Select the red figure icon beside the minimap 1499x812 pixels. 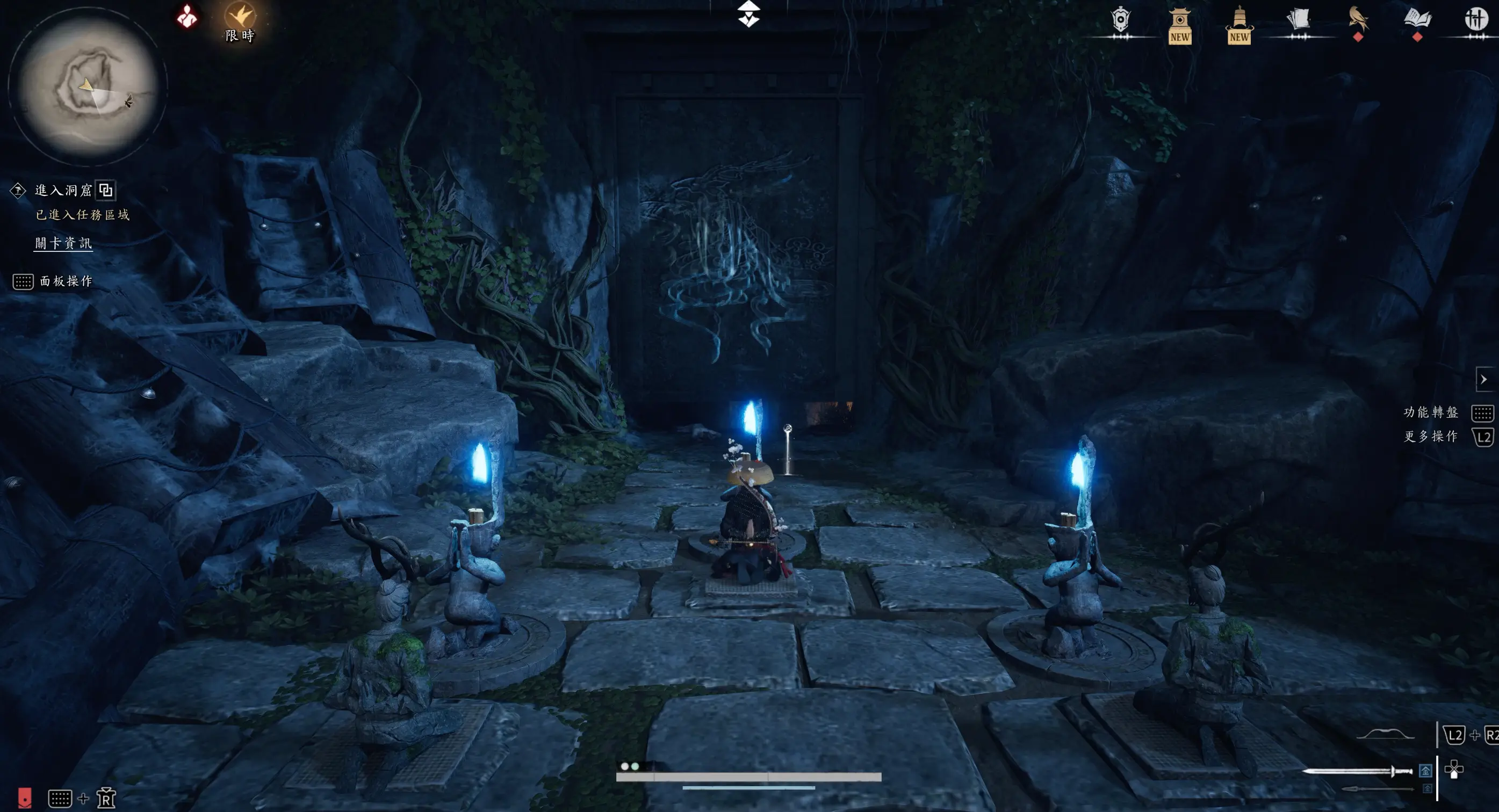[187, 17]
